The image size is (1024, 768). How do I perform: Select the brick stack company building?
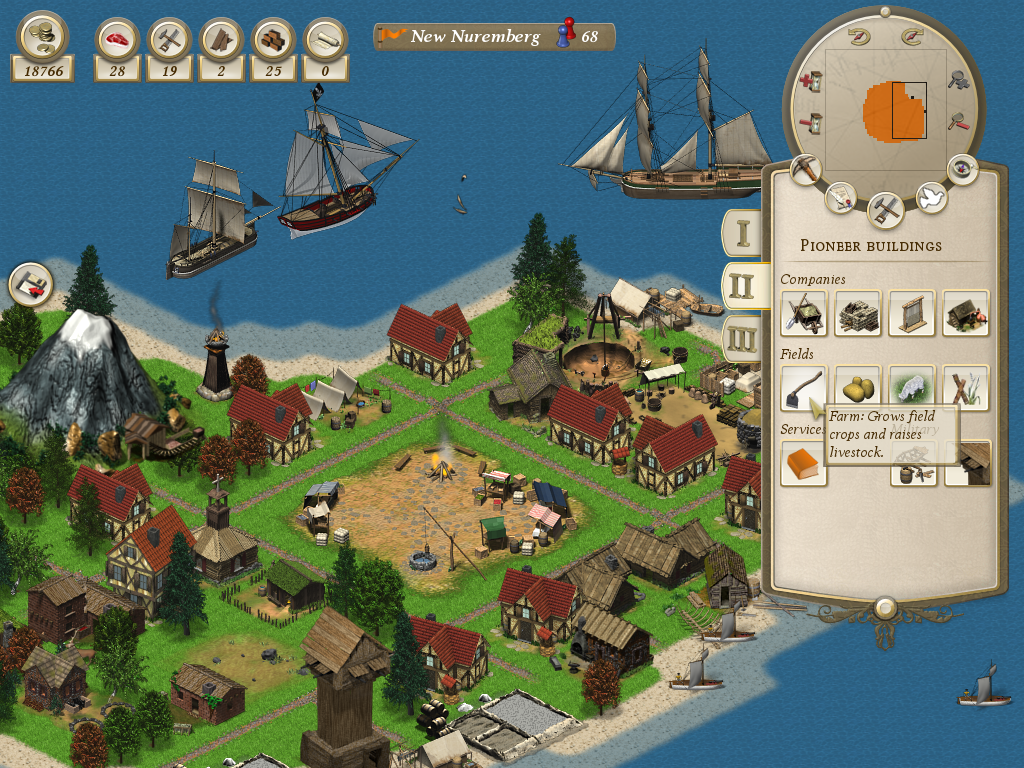click(x=857, y=313)
